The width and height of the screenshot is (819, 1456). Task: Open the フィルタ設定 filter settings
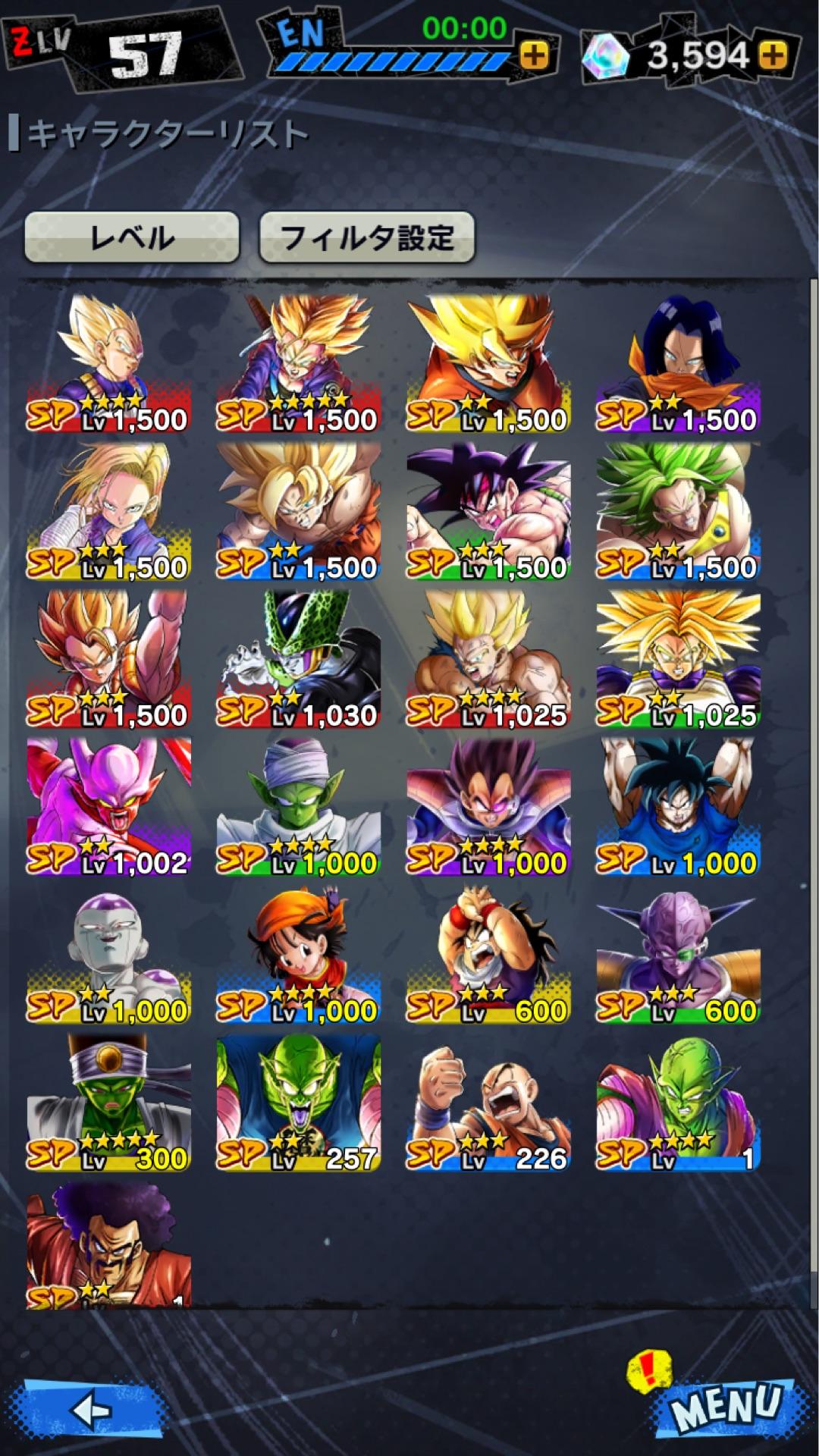tap(367, 238)
